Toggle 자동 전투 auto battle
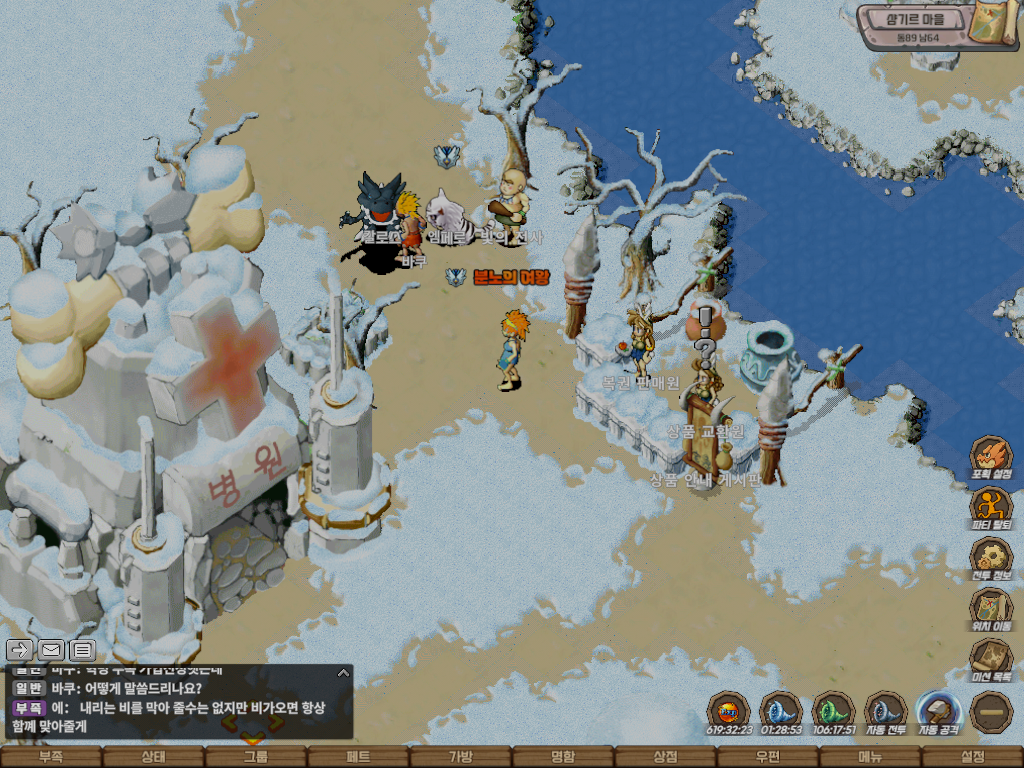This screenshot has width=1024, height=768. click(x=885, y=711)
